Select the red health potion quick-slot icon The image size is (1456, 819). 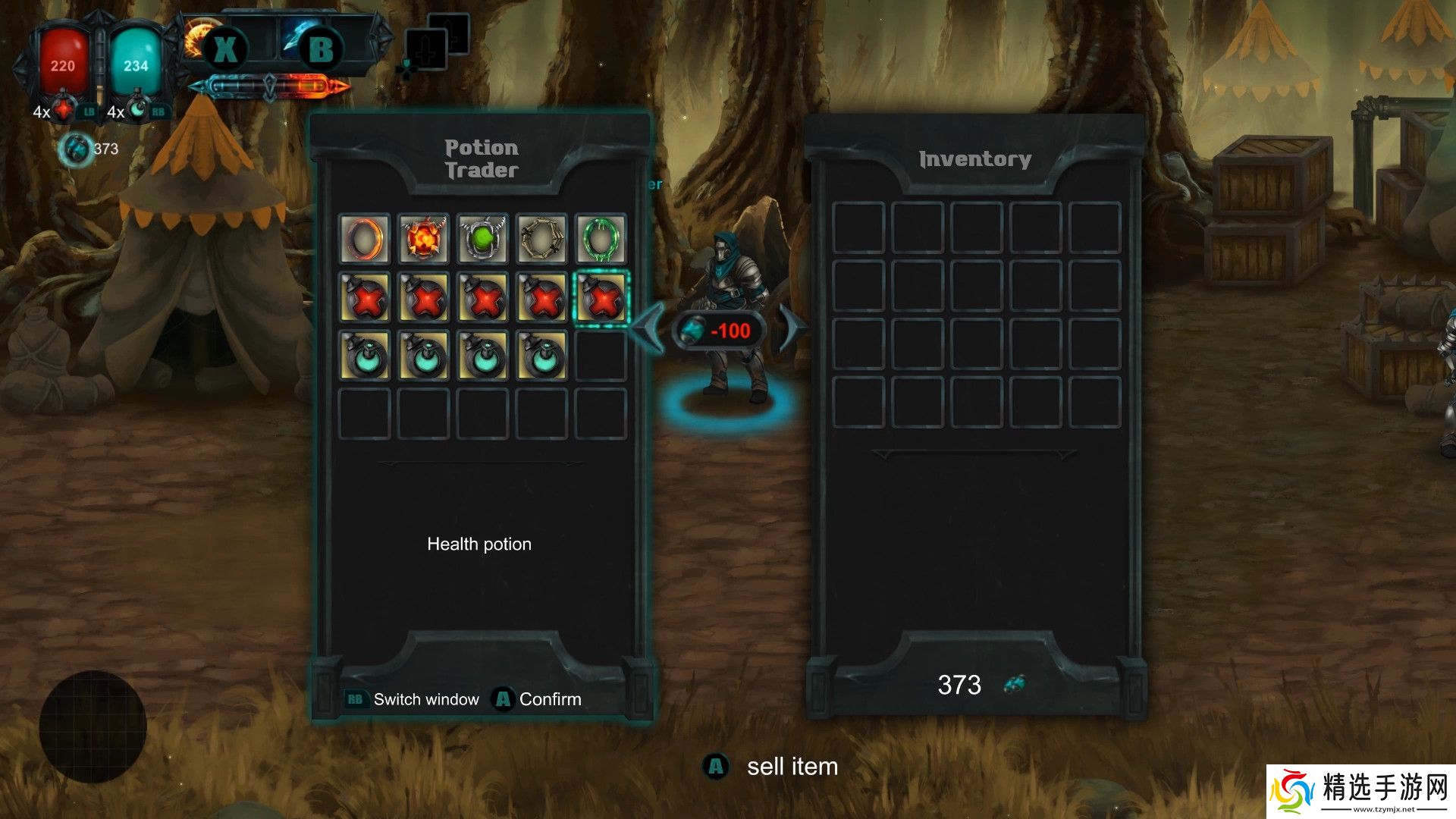point(65,111)
